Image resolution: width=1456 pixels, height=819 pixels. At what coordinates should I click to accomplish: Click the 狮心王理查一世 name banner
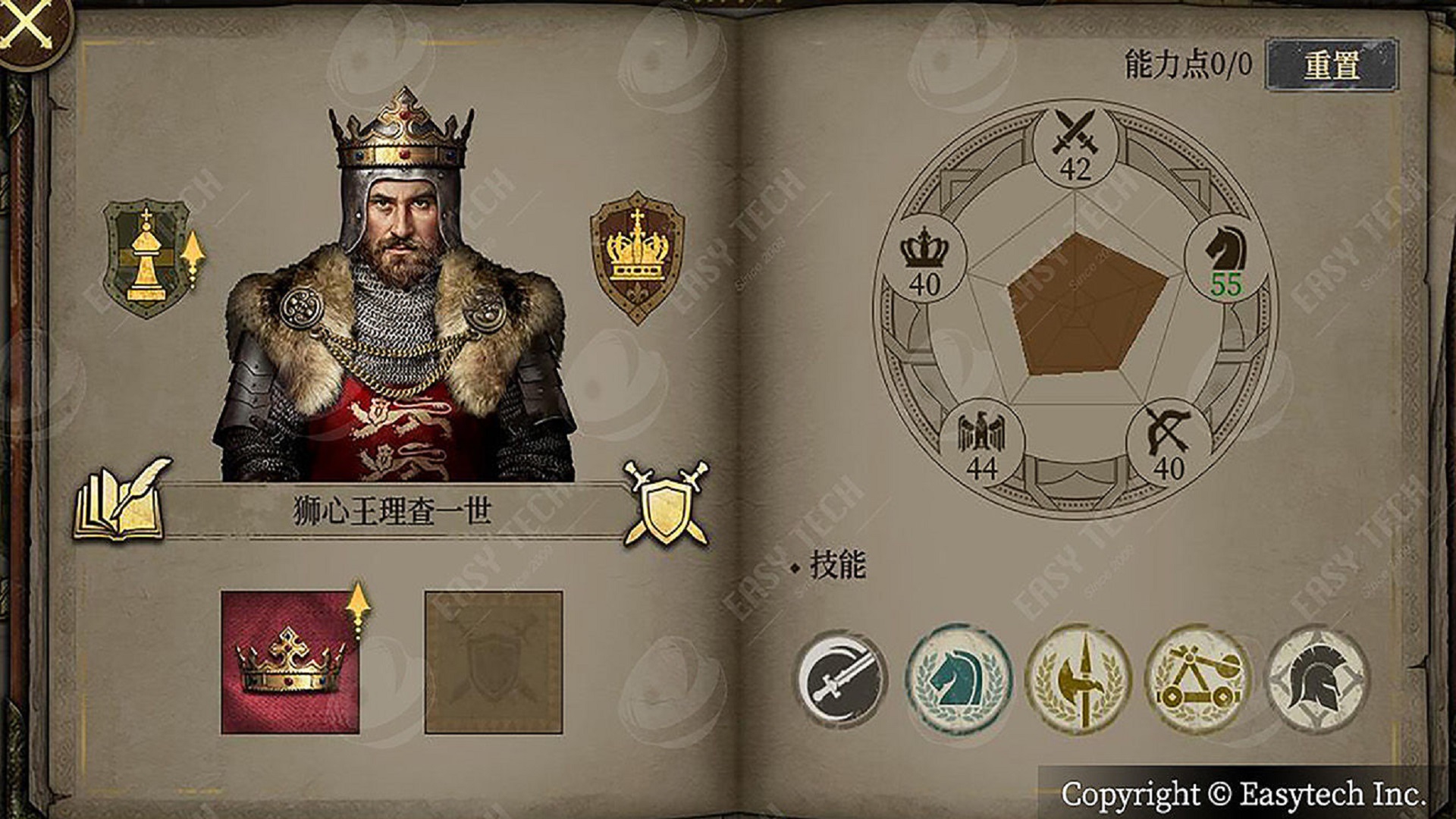point(391,509)
